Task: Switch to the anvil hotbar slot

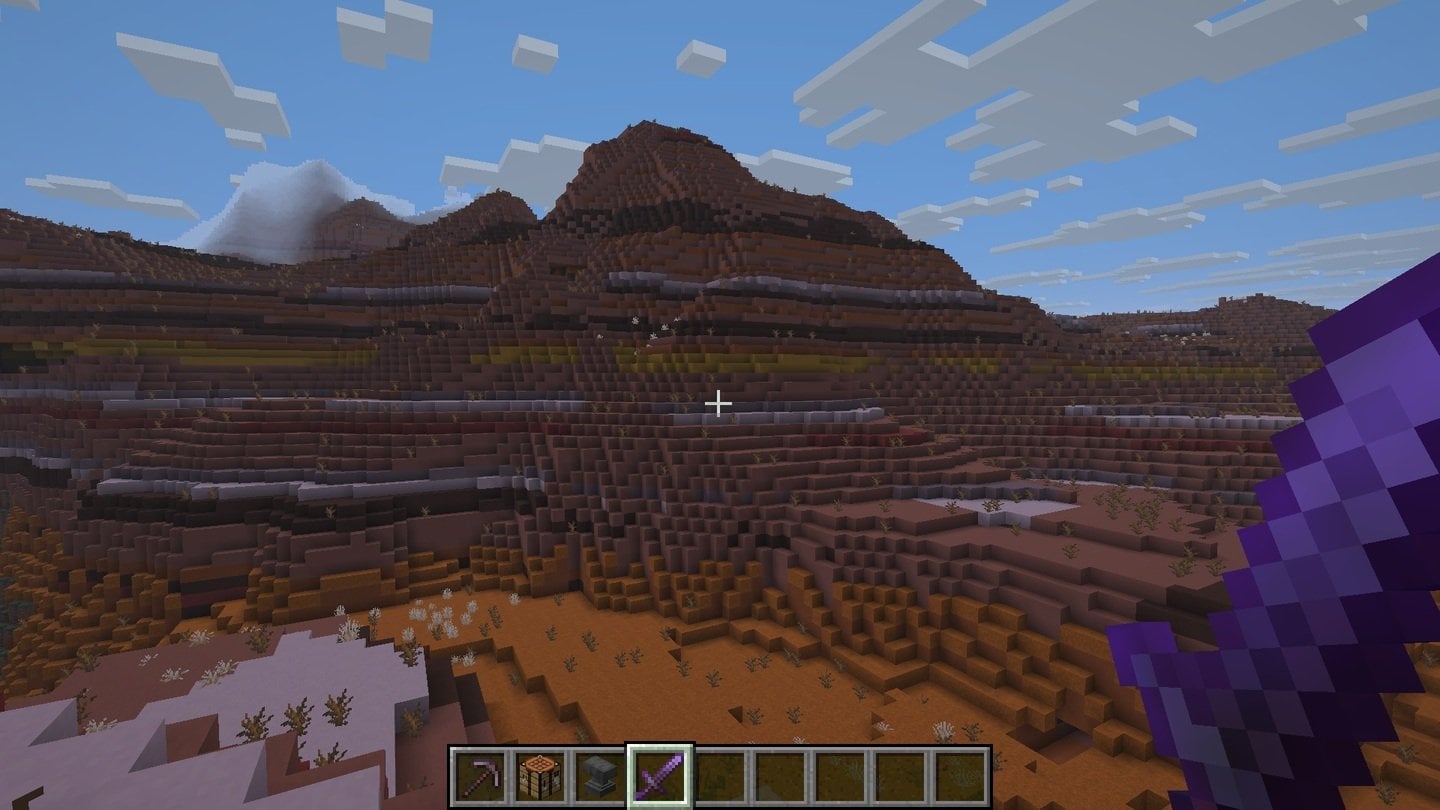Action: [x=600, y=777]
